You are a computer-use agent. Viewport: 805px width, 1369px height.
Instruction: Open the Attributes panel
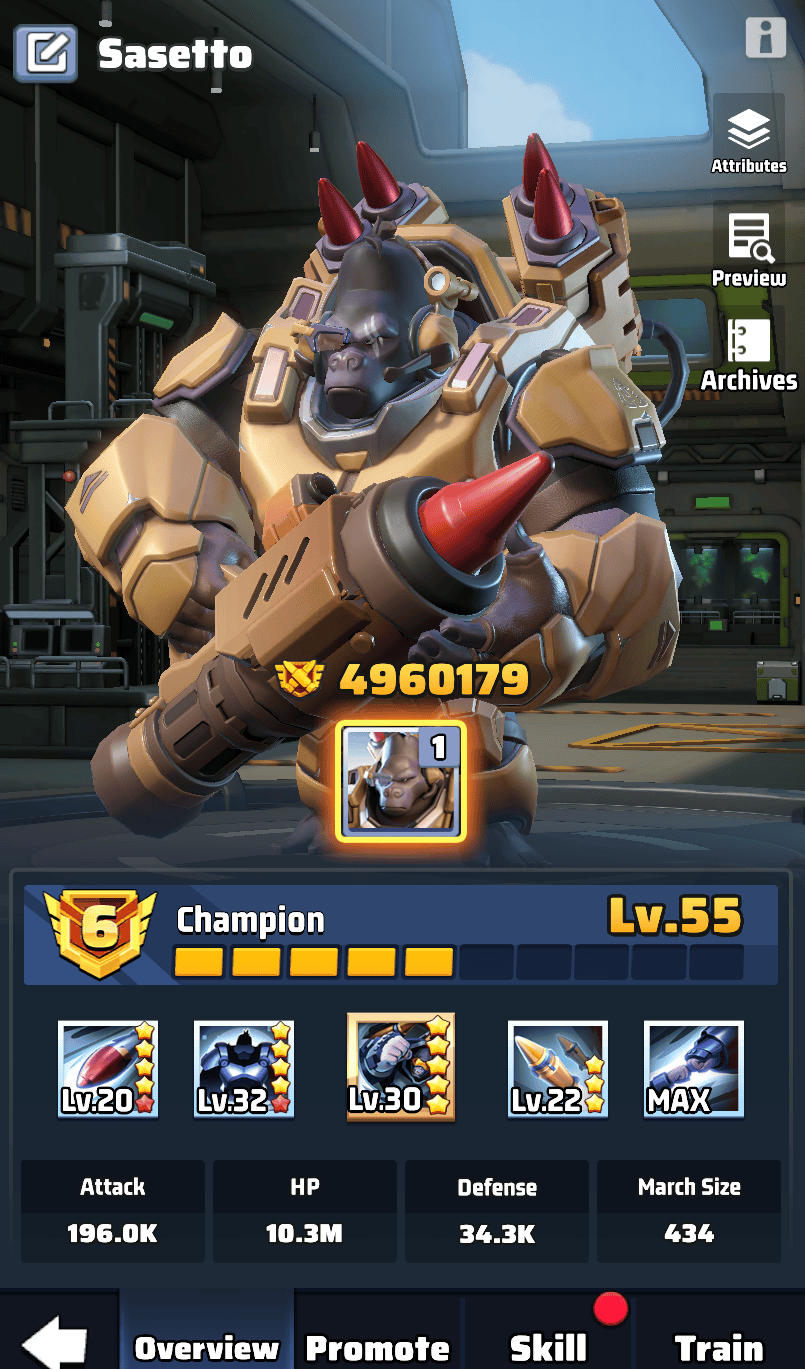click(748, 139)
